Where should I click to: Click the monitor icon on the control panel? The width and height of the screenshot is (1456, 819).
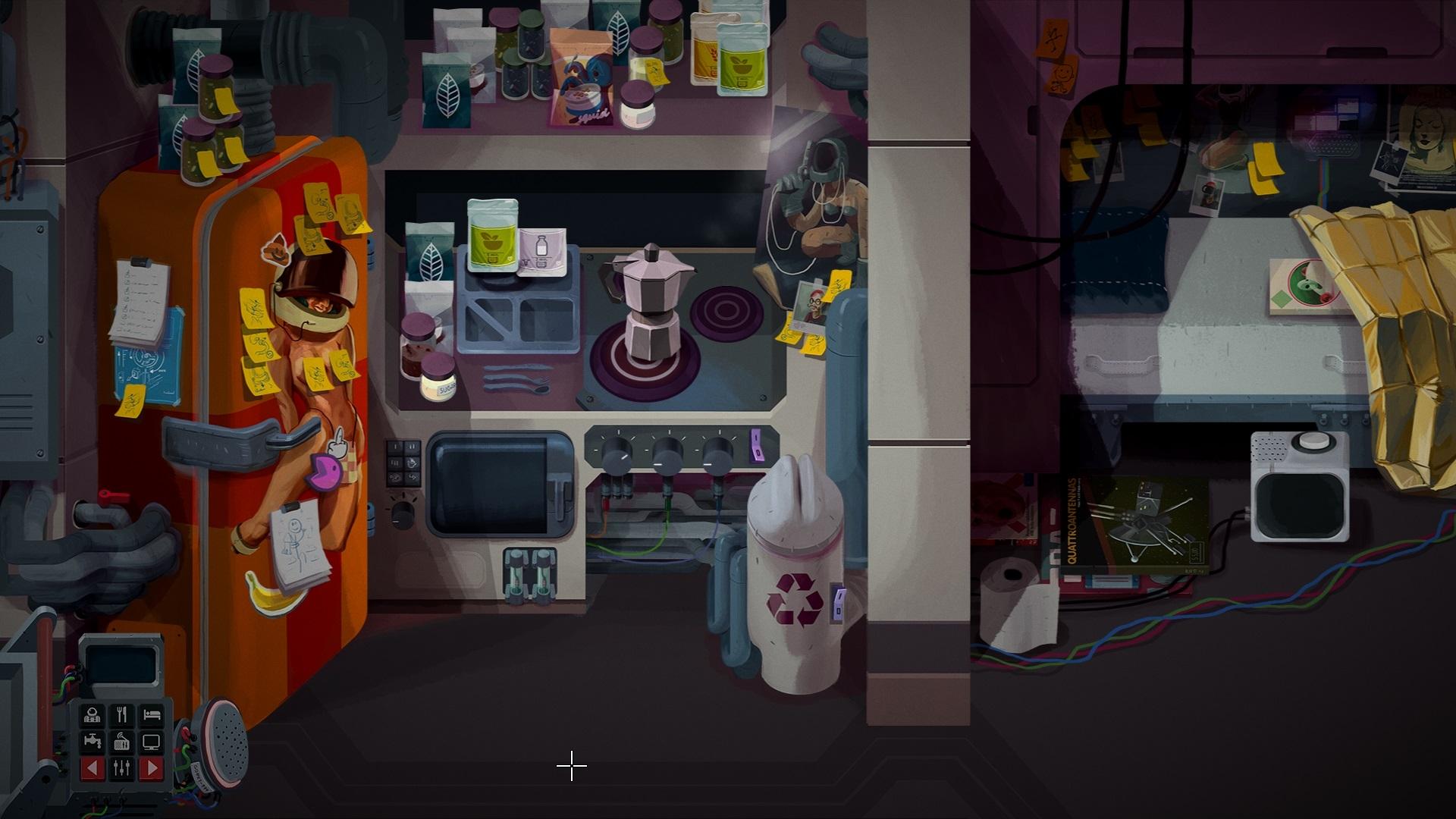click(151, 742)
